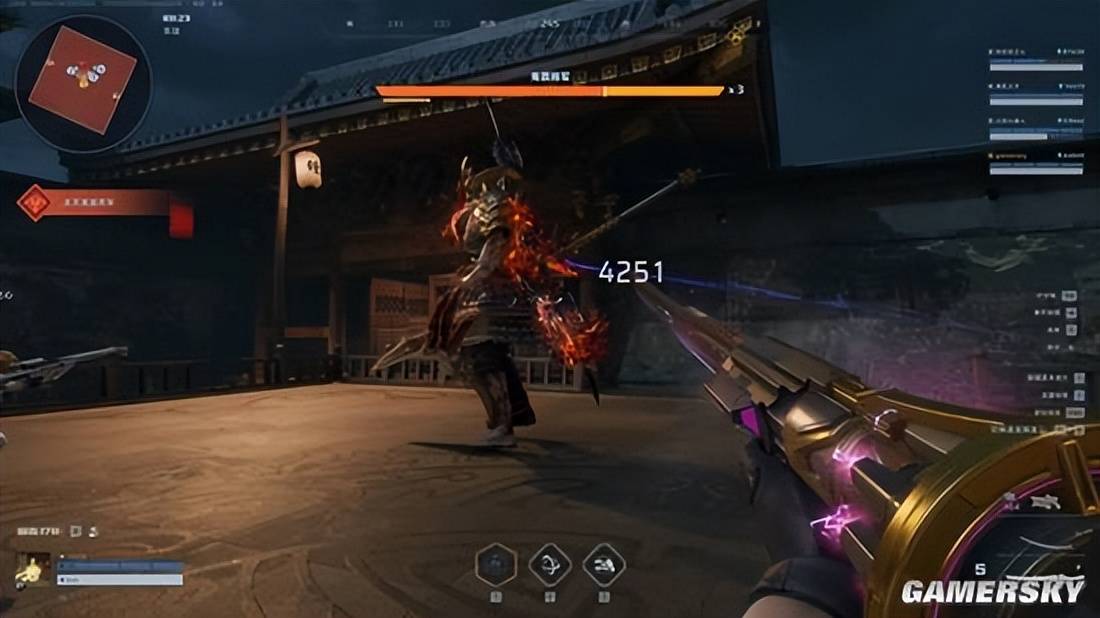The width and height of the screenshot is (1100, 618).
Task: Select the first teammate entry in squad list
Action: 1036,57
